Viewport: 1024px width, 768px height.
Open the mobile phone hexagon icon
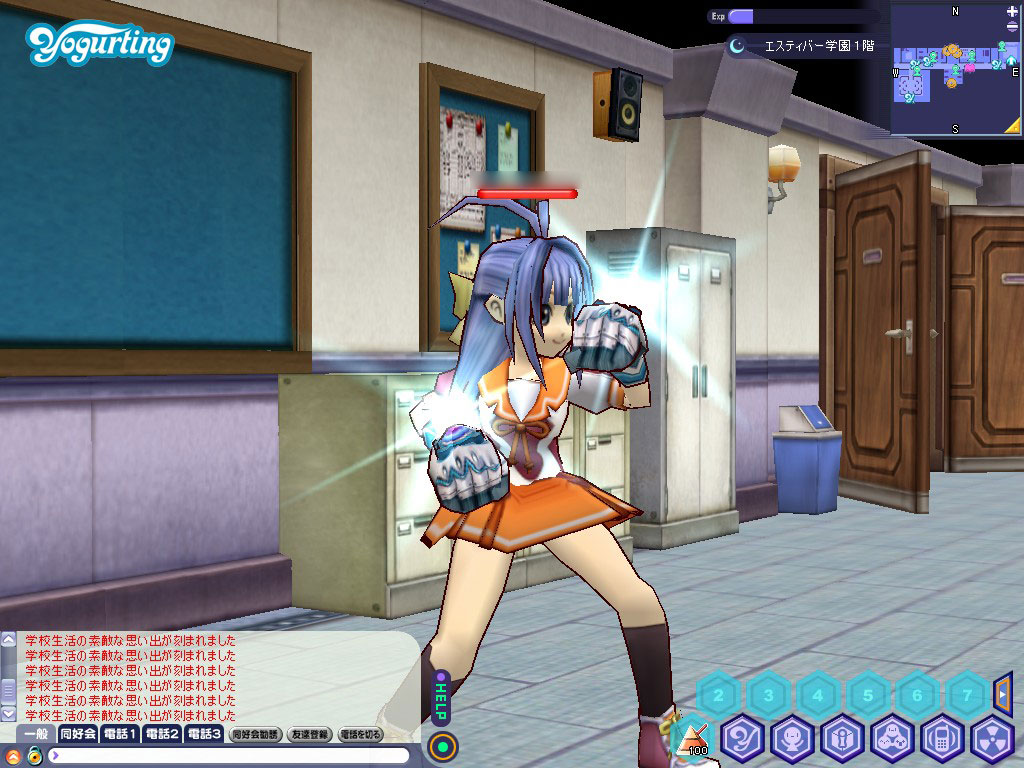942,740
